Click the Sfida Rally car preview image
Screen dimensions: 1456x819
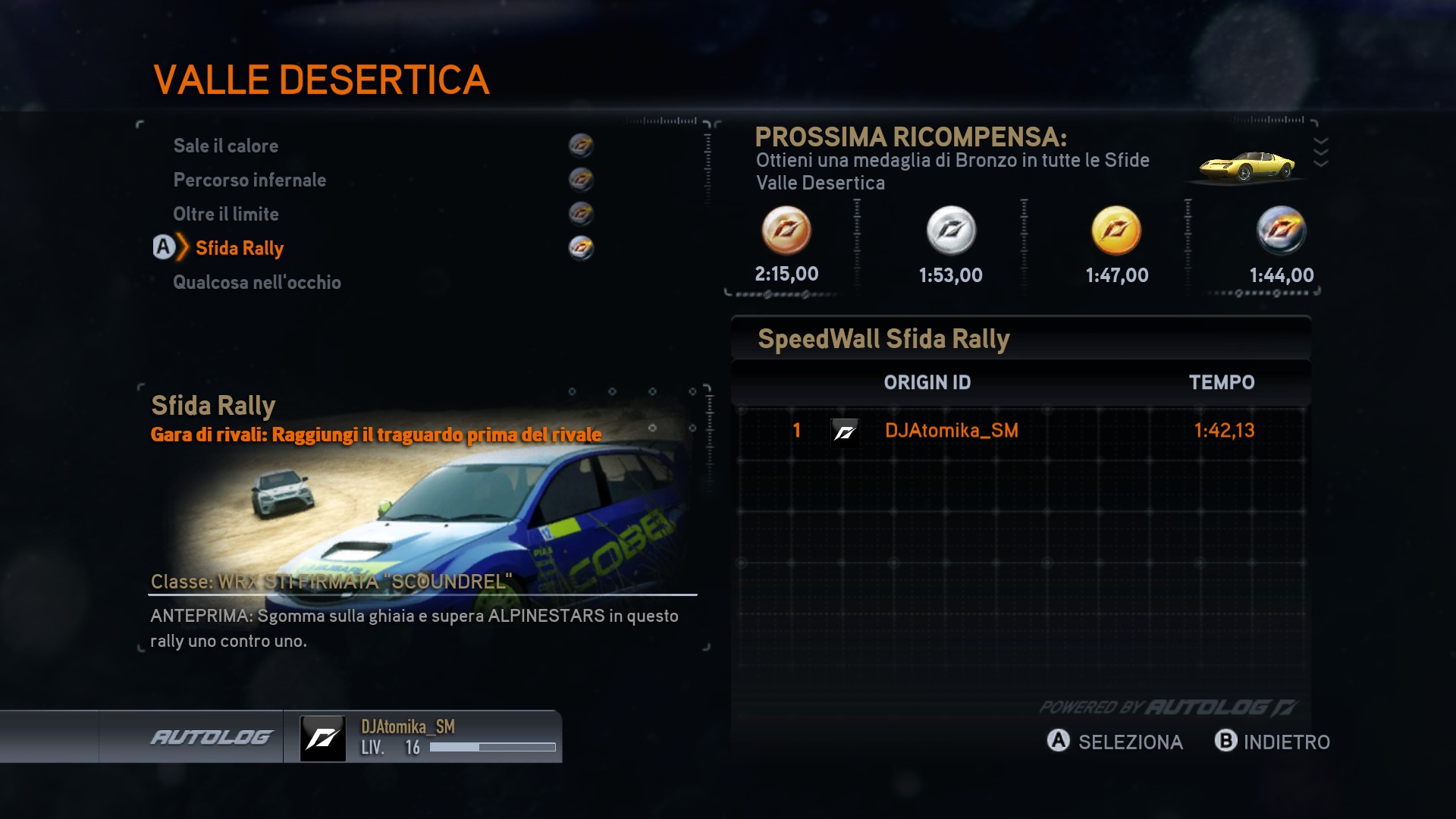(425, 516)
